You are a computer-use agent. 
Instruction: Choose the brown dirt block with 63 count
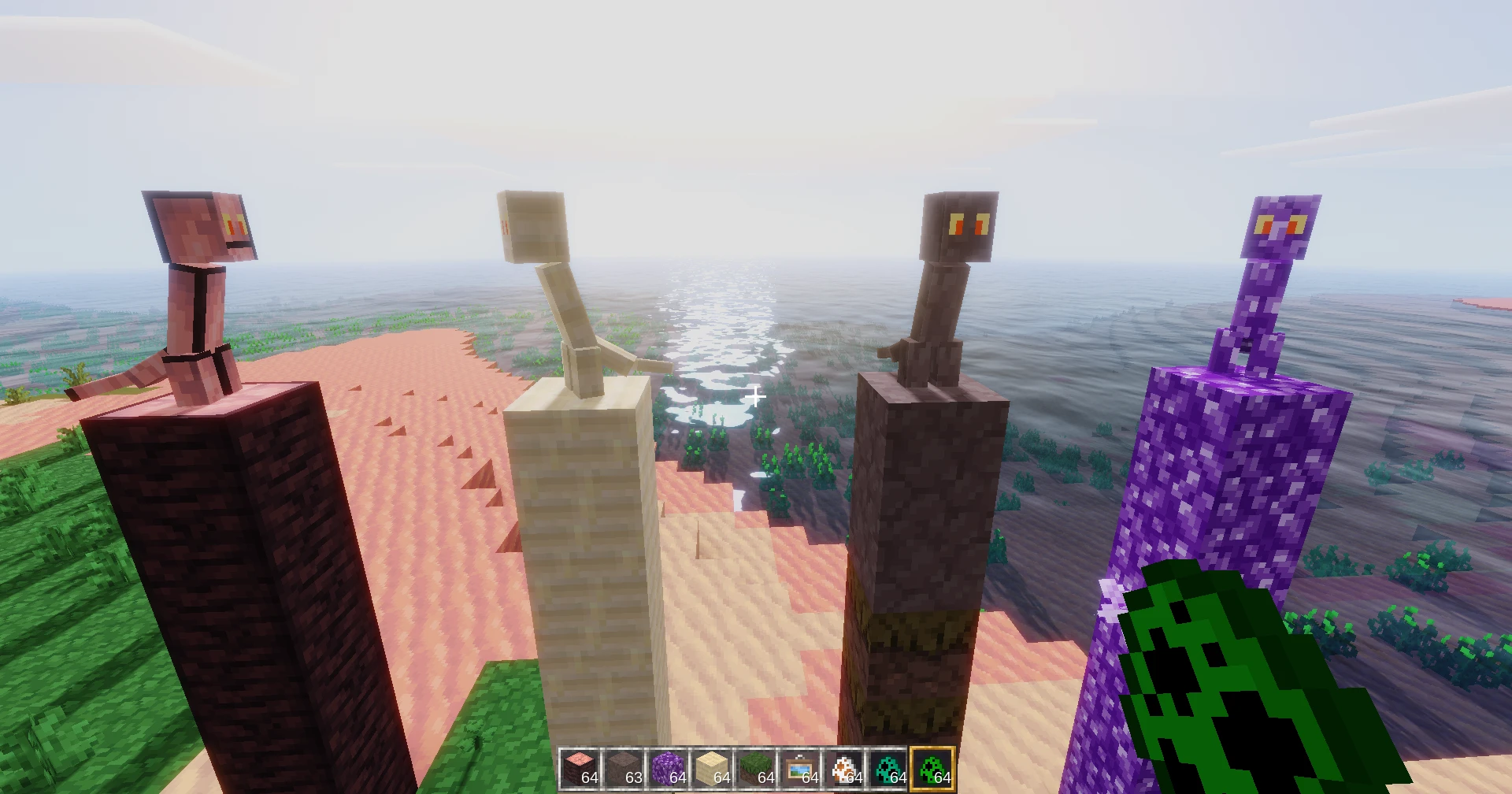[x=624, y=768]
